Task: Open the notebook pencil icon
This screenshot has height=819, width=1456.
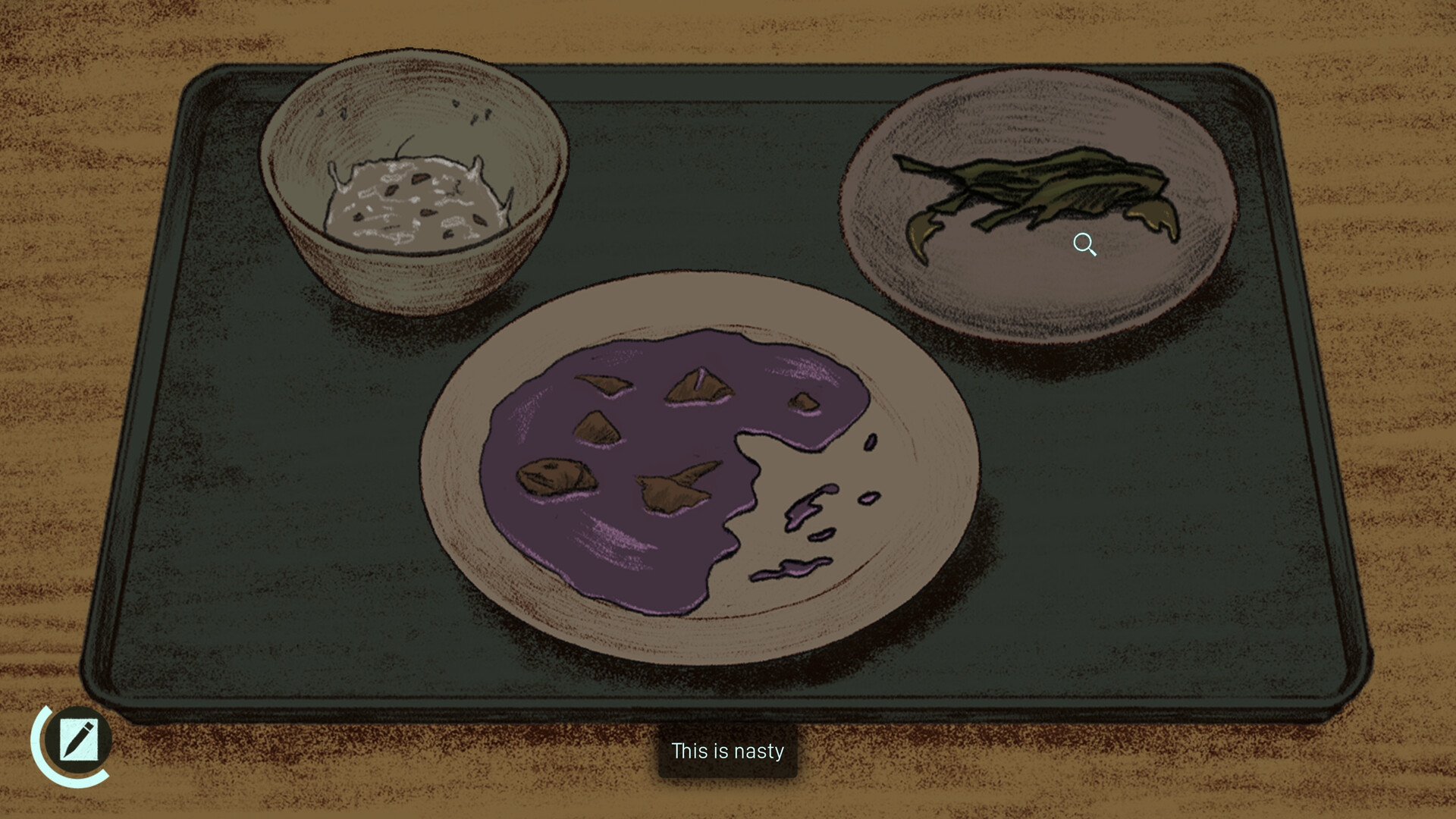Action: (x=77, y=739)
